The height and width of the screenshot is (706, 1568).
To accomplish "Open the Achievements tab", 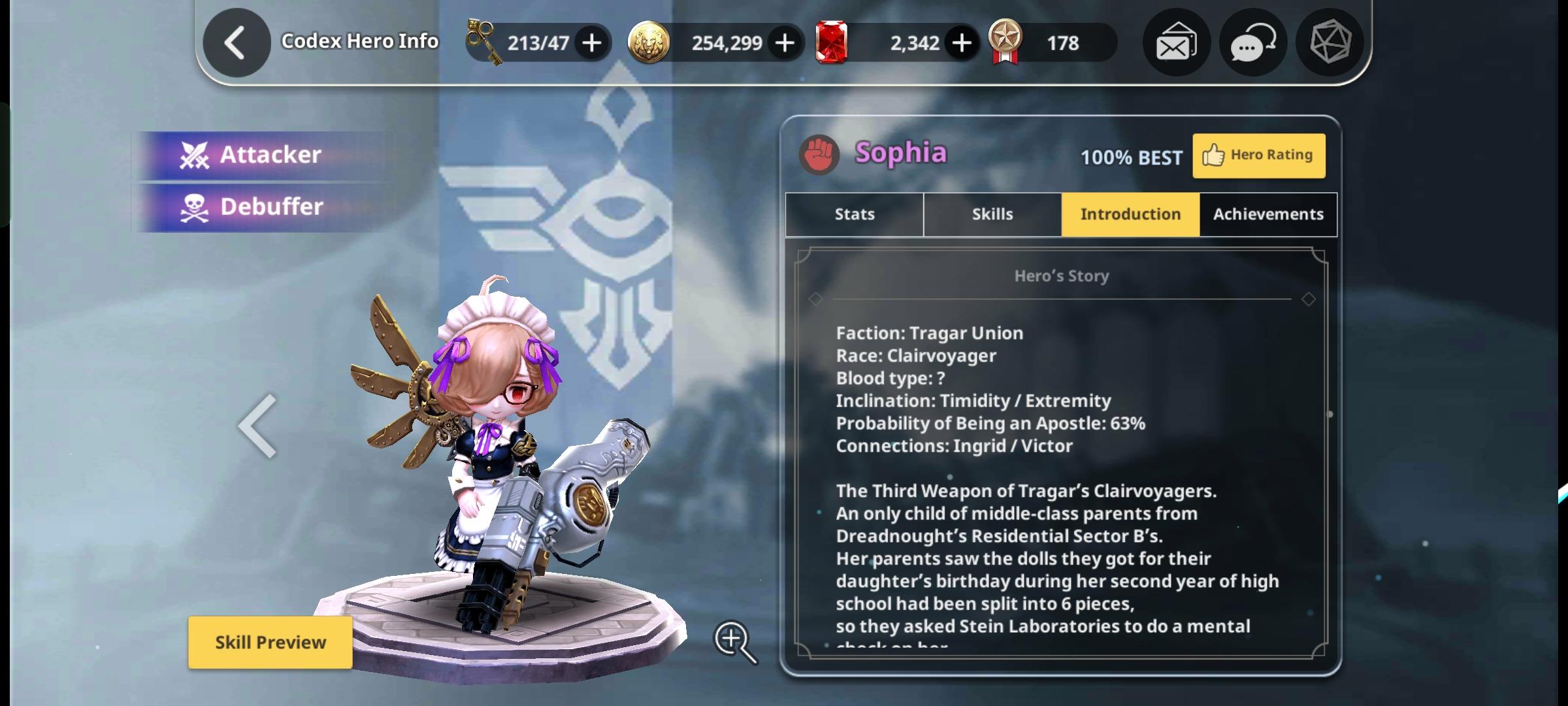I will [1267, 214].
